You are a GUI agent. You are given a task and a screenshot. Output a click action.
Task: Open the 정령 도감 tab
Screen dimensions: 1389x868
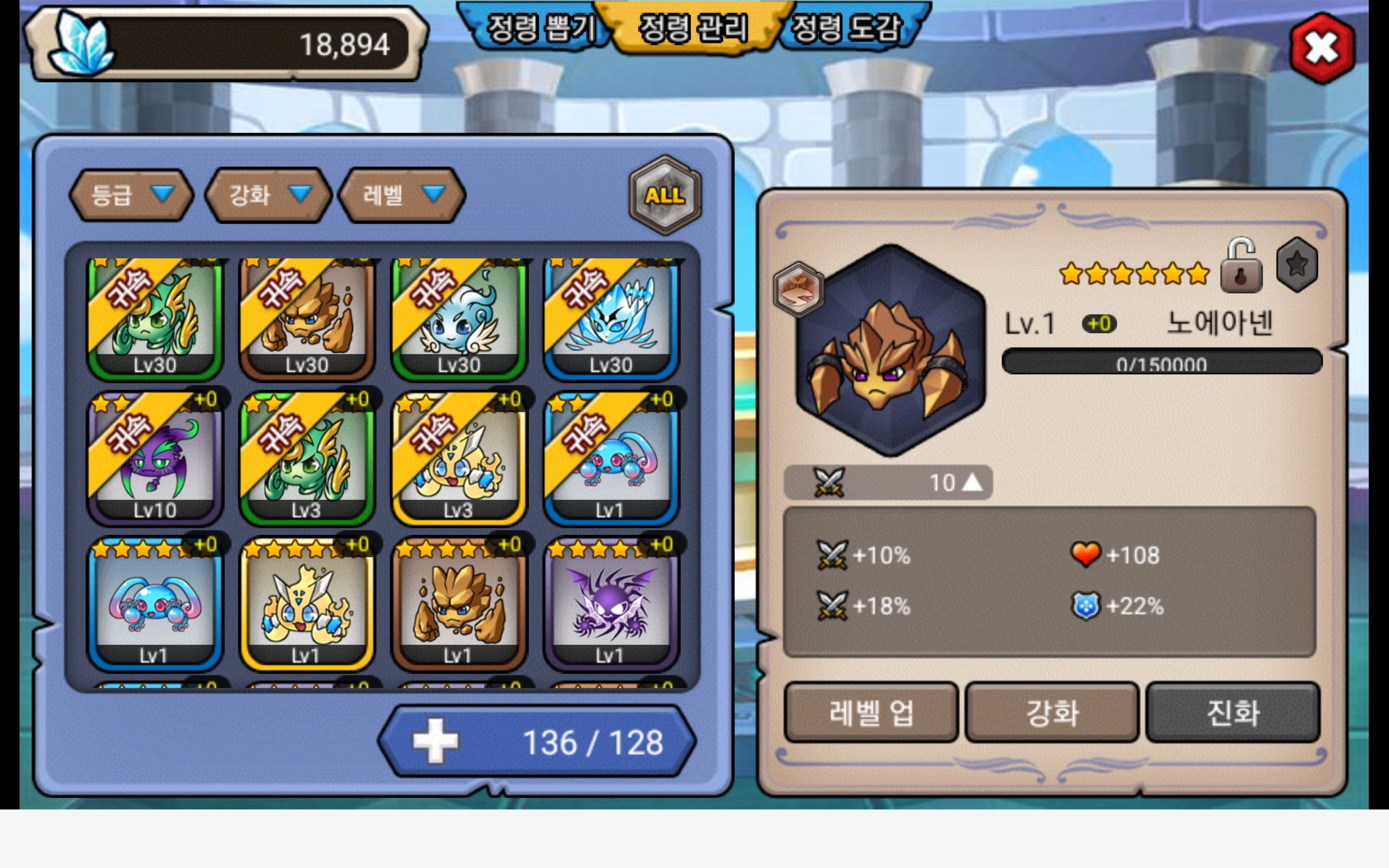(846, 28)
